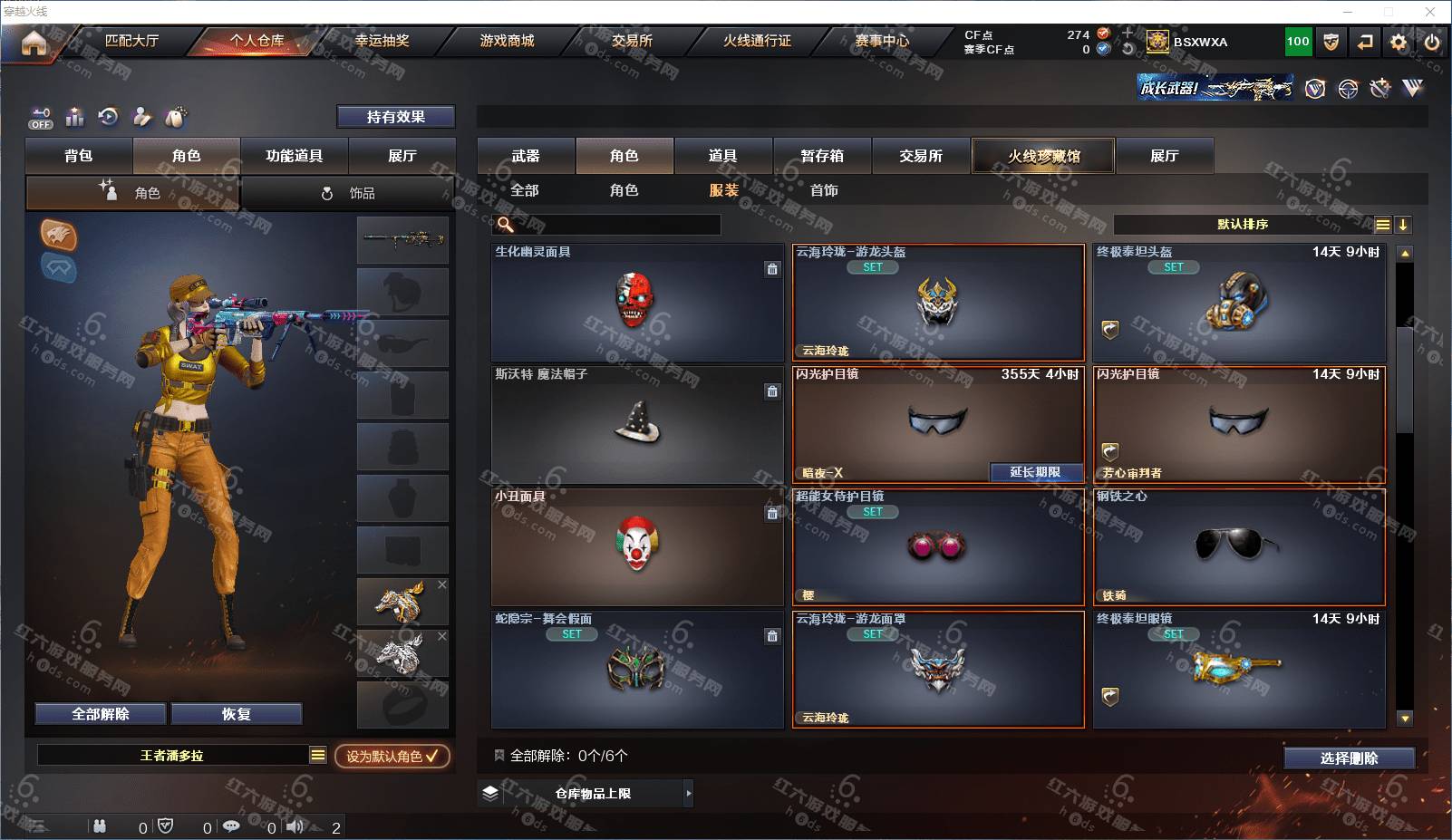
Task: Filter items by 首饰 category
Action: [824, 190]
